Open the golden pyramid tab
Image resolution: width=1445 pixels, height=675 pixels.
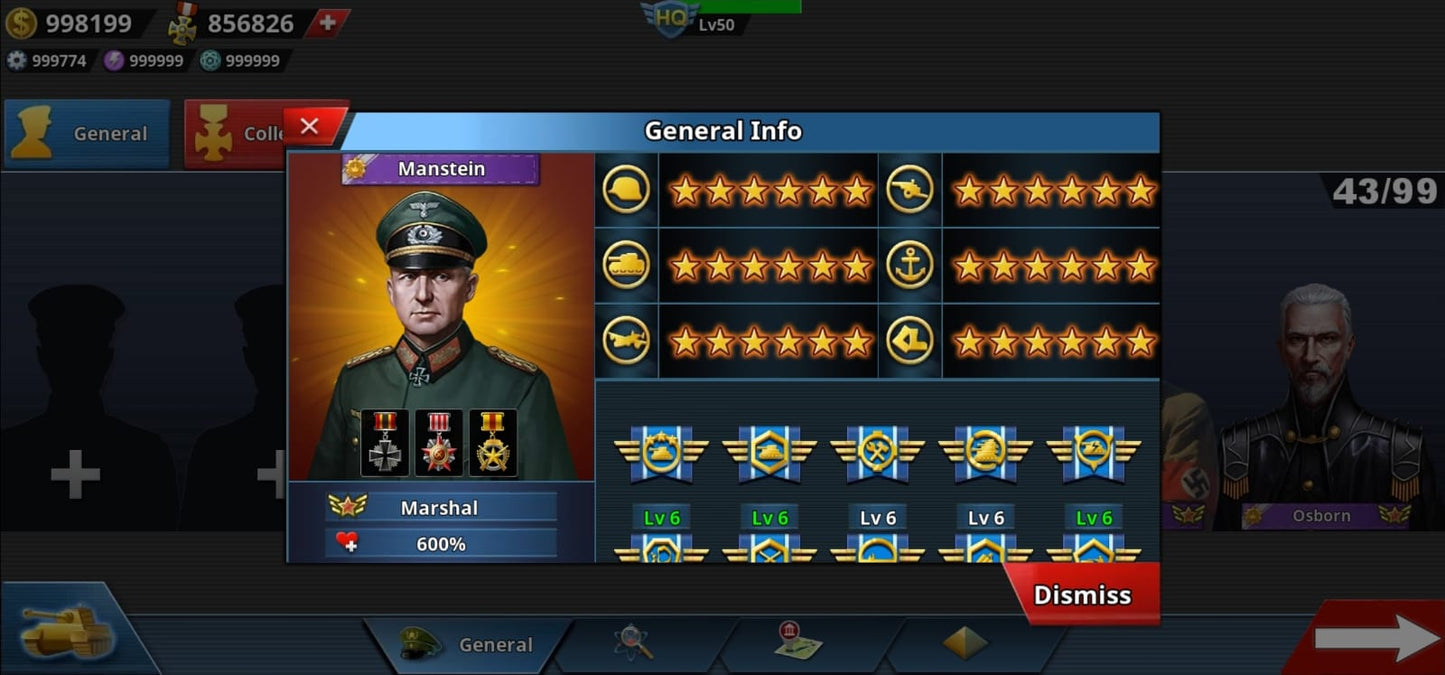(x=965, y=643)
